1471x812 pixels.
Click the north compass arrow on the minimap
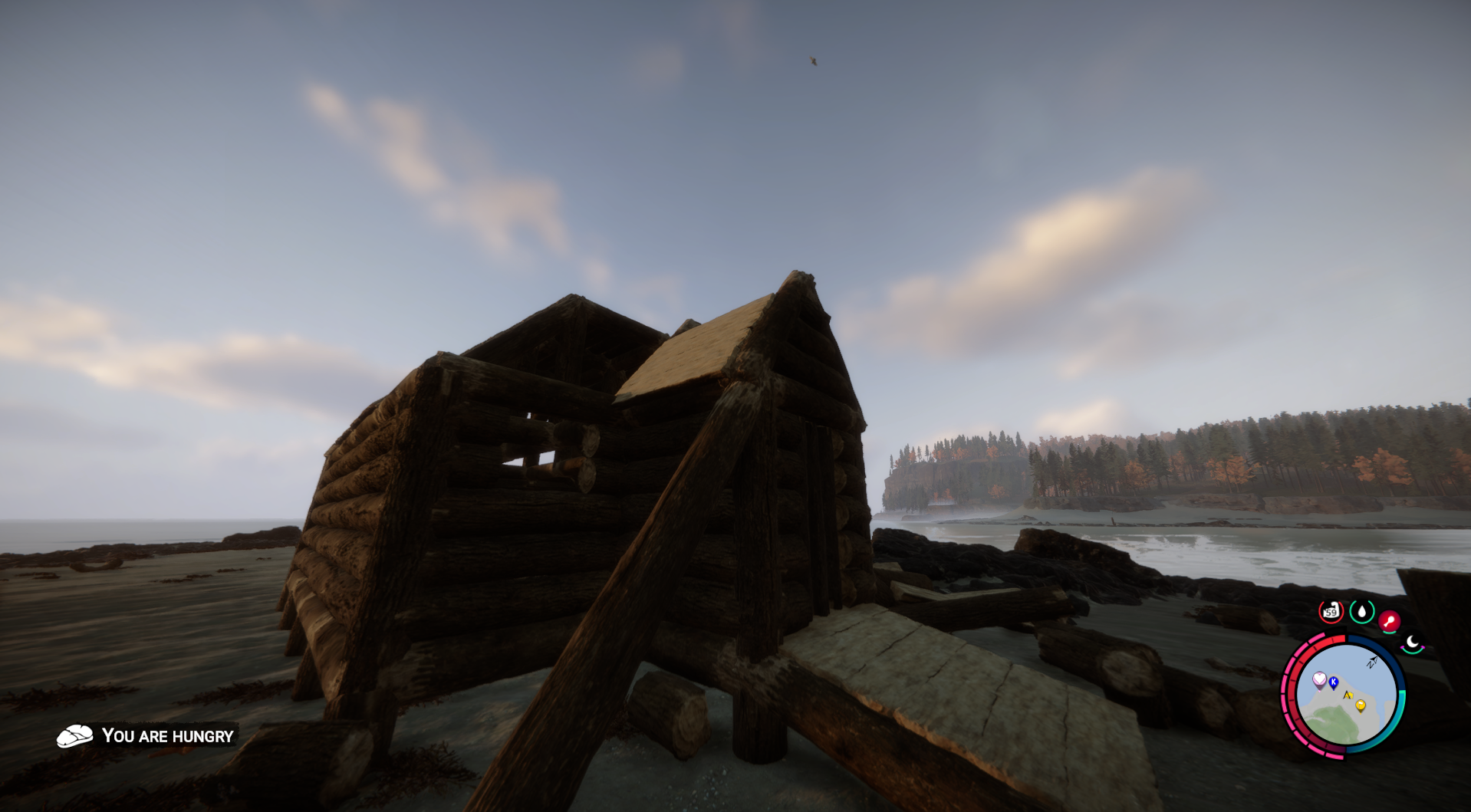pos(1371,662)
